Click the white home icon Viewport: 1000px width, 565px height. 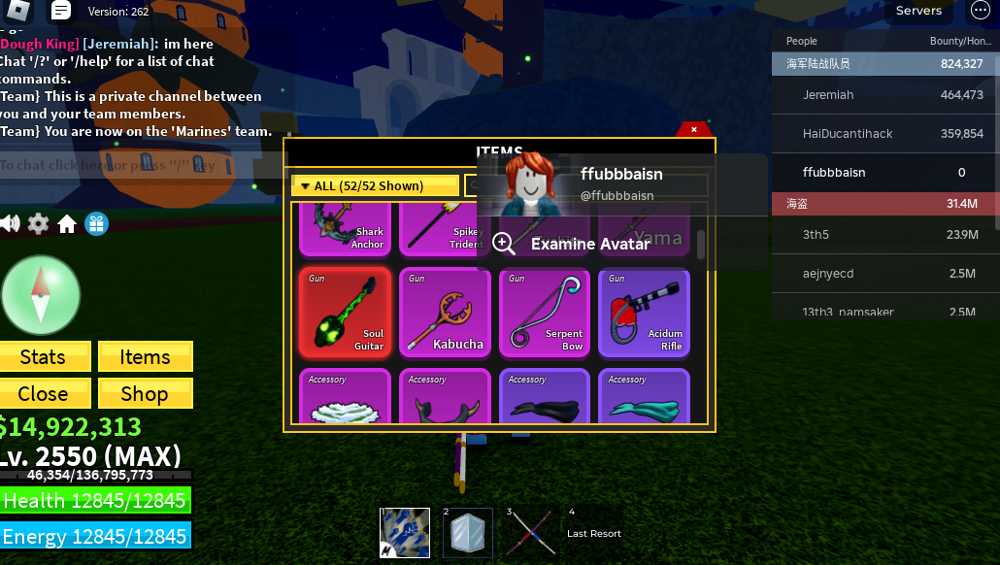(x=67, y=224)
